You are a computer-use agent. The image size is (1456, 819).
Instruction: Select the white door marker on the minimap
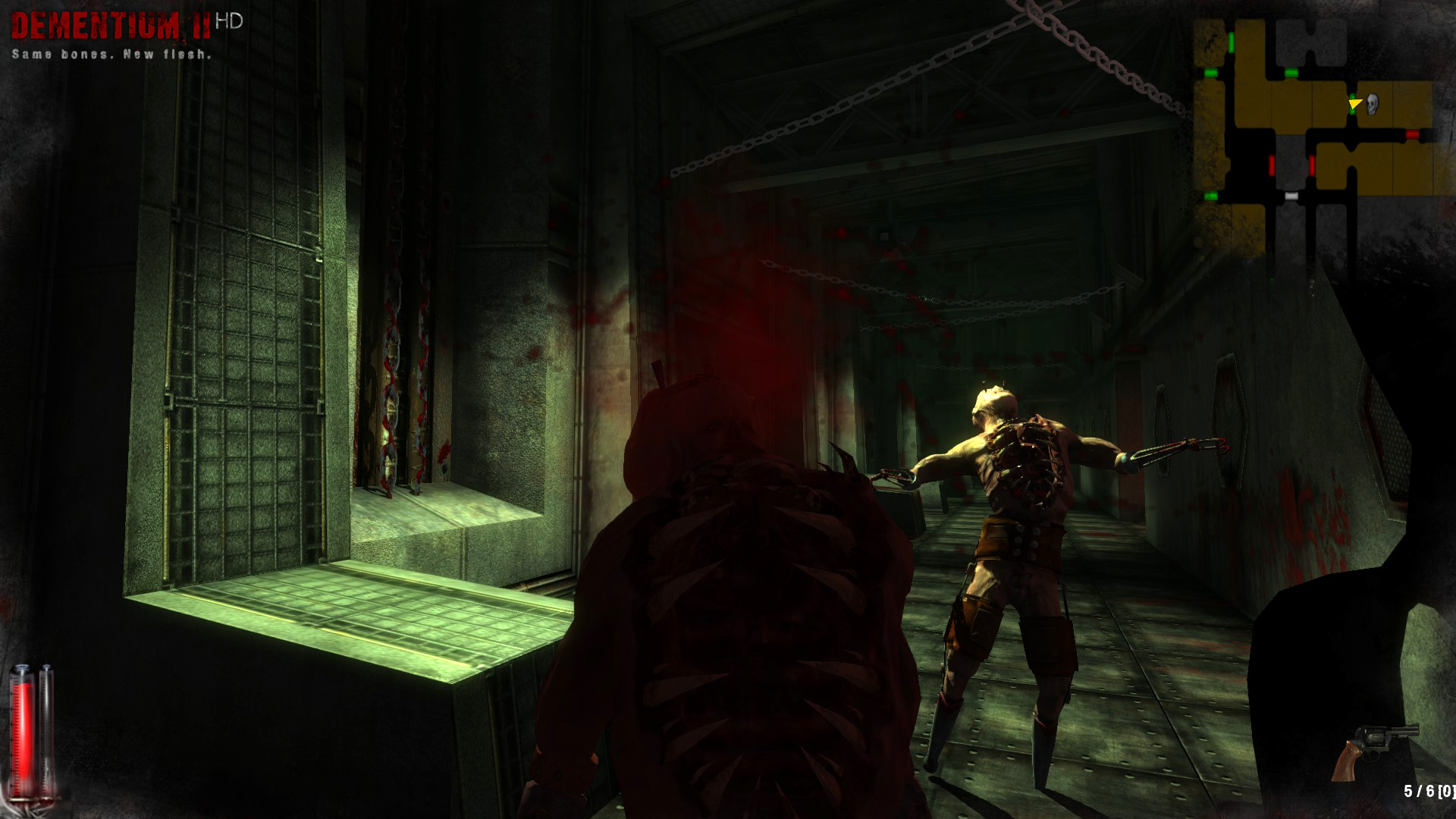1290,196
